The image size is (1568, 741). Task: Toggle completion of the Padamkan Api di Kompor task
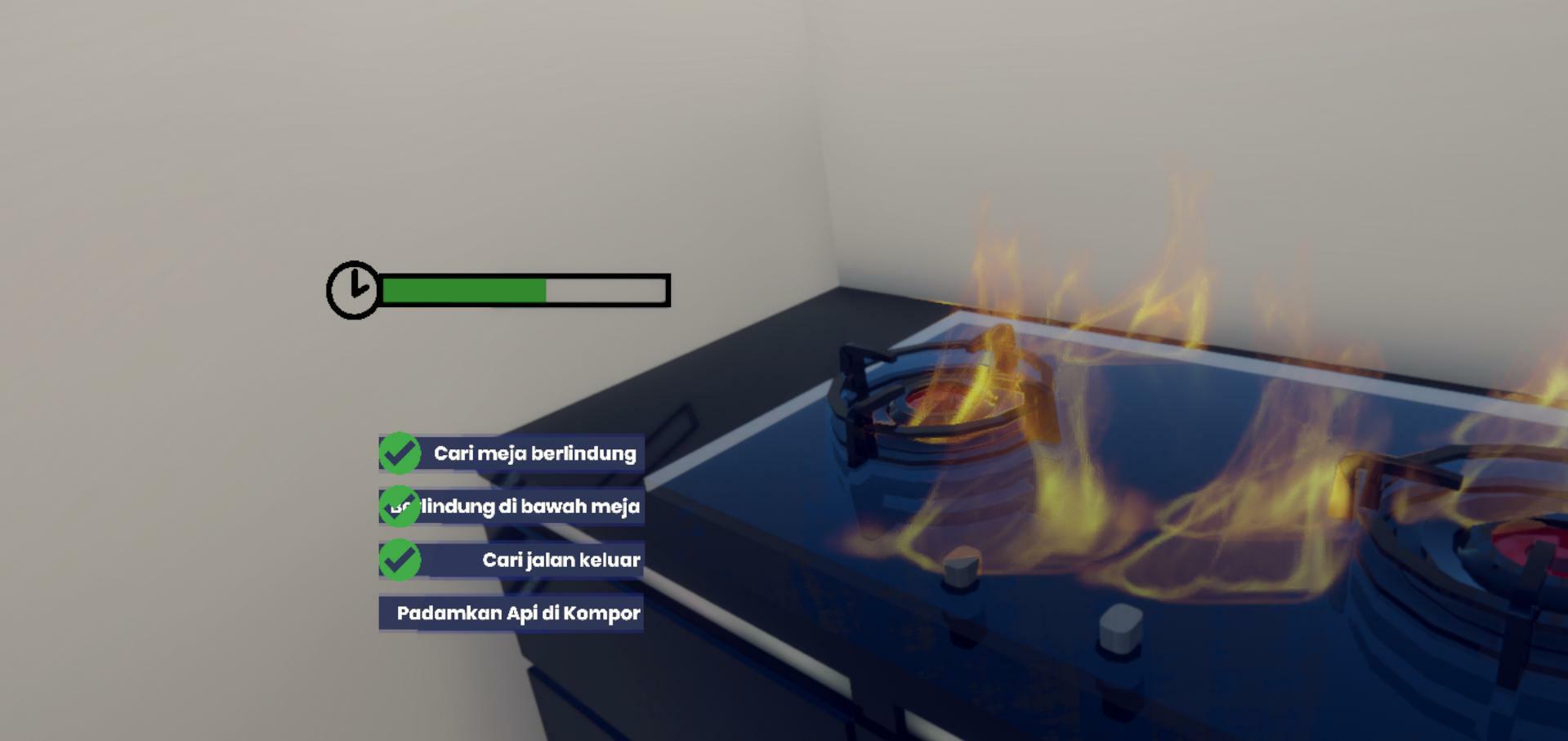518,612
